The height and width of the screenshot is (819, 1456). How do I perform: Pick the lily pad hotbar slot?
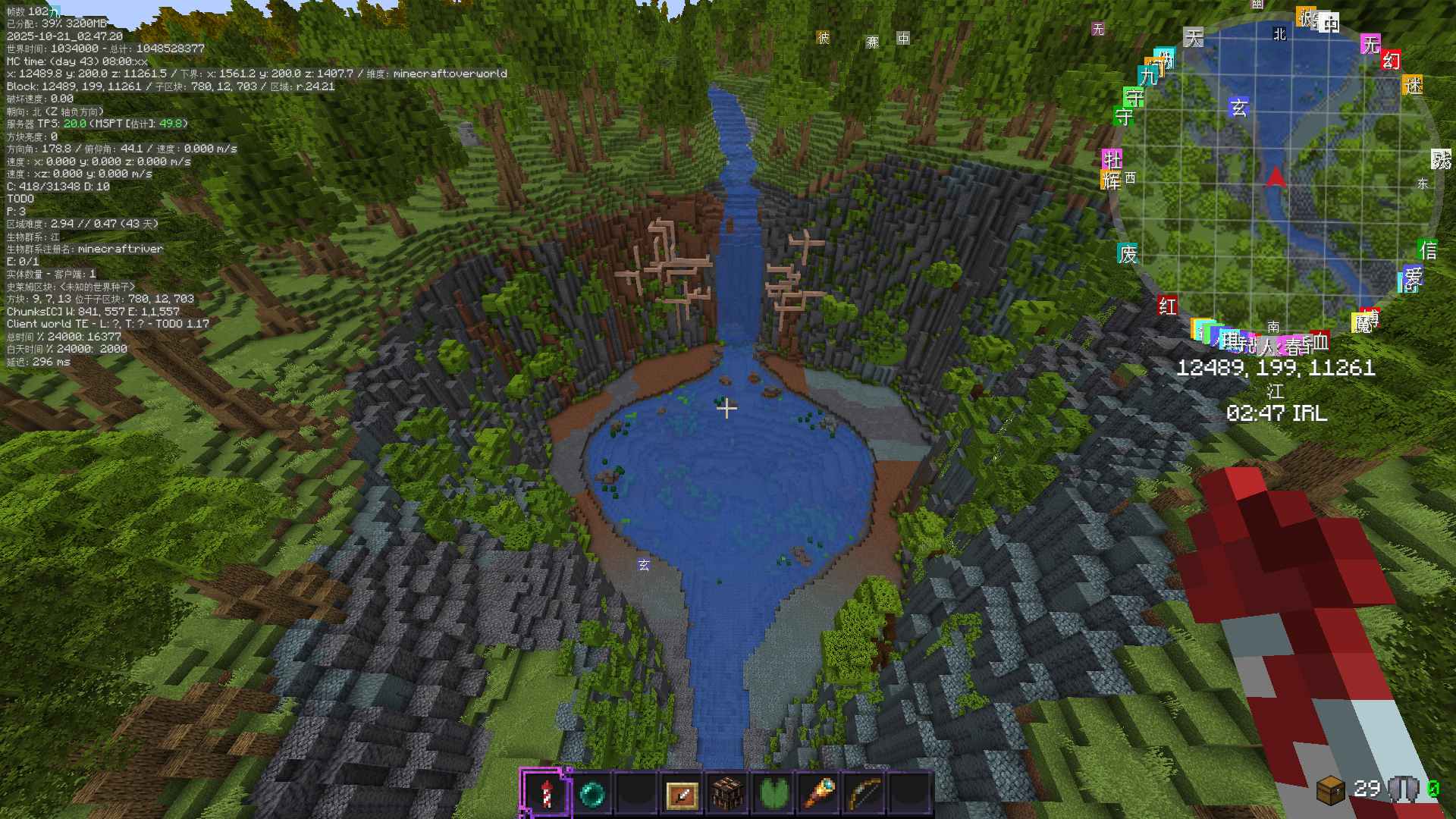coord(773,793)
